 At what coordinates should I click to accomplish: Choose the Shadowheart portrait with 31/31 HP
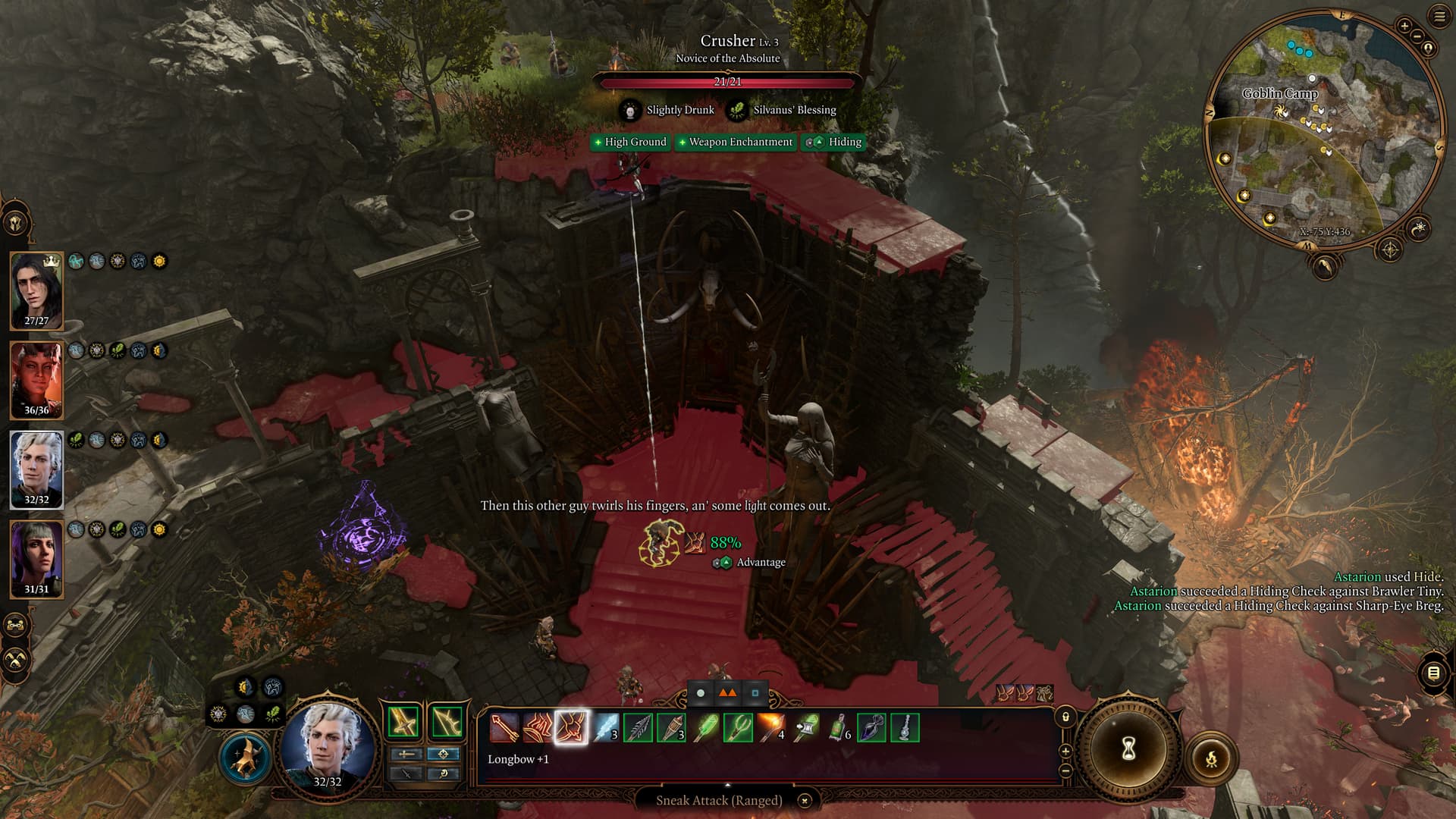point(36,559)
